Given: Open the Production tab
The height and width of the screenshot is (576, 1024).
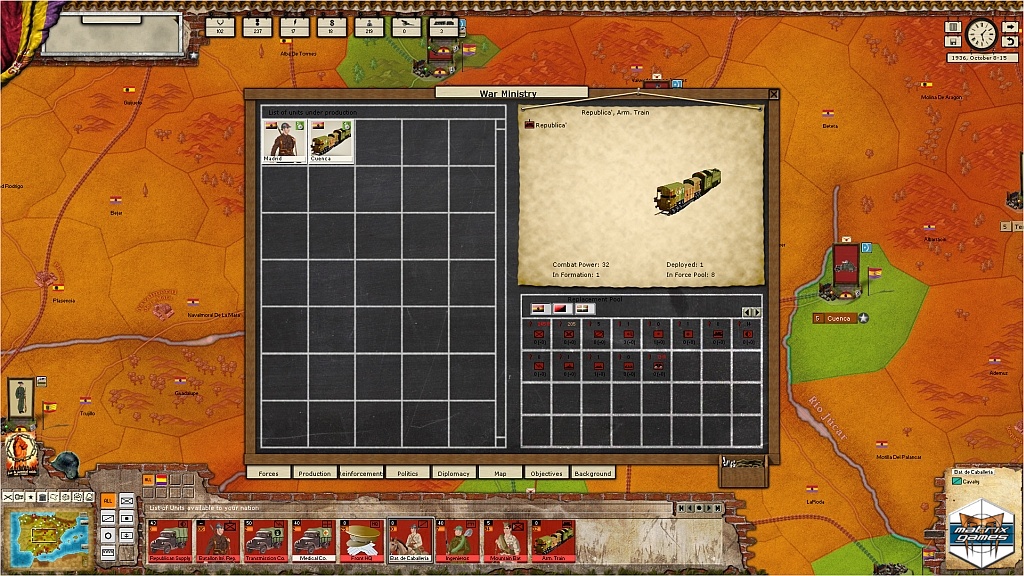Looking at the screenshot, I should [314, 473].
